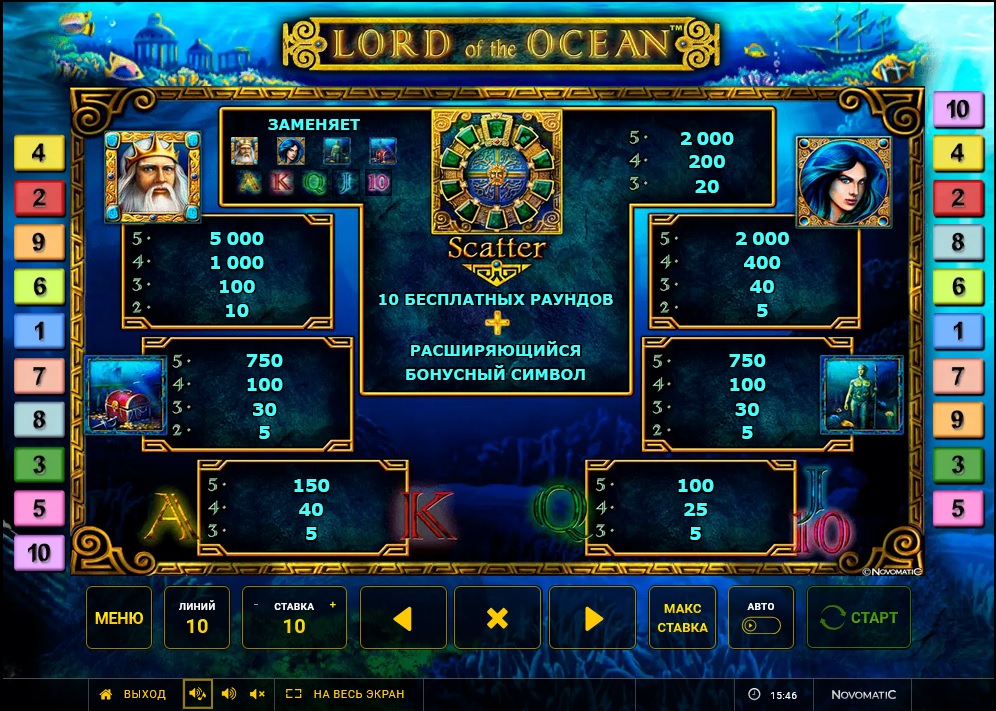
Task: Show the next paytable page
Action: coord(592,618)
